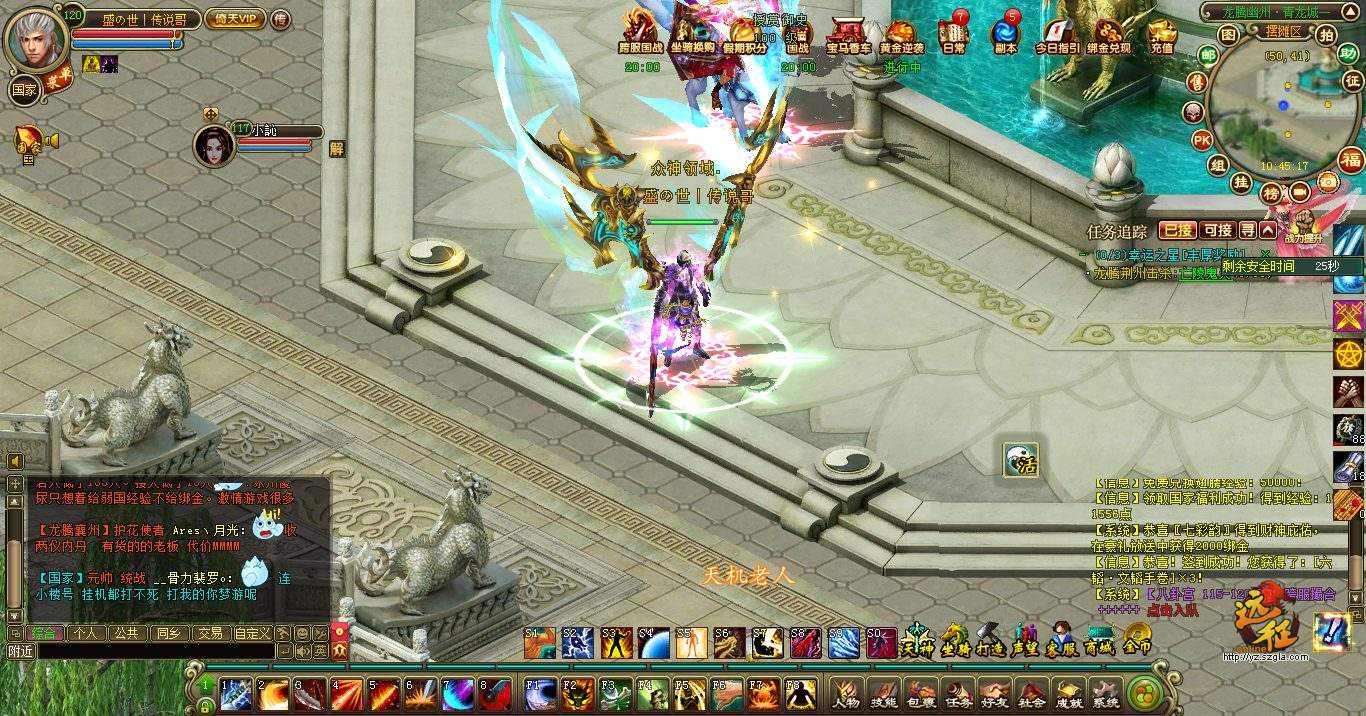1366x716 pixels.
Task: Open the 商城 shop
Action: pyautogui.click(x=1099, y=640)
